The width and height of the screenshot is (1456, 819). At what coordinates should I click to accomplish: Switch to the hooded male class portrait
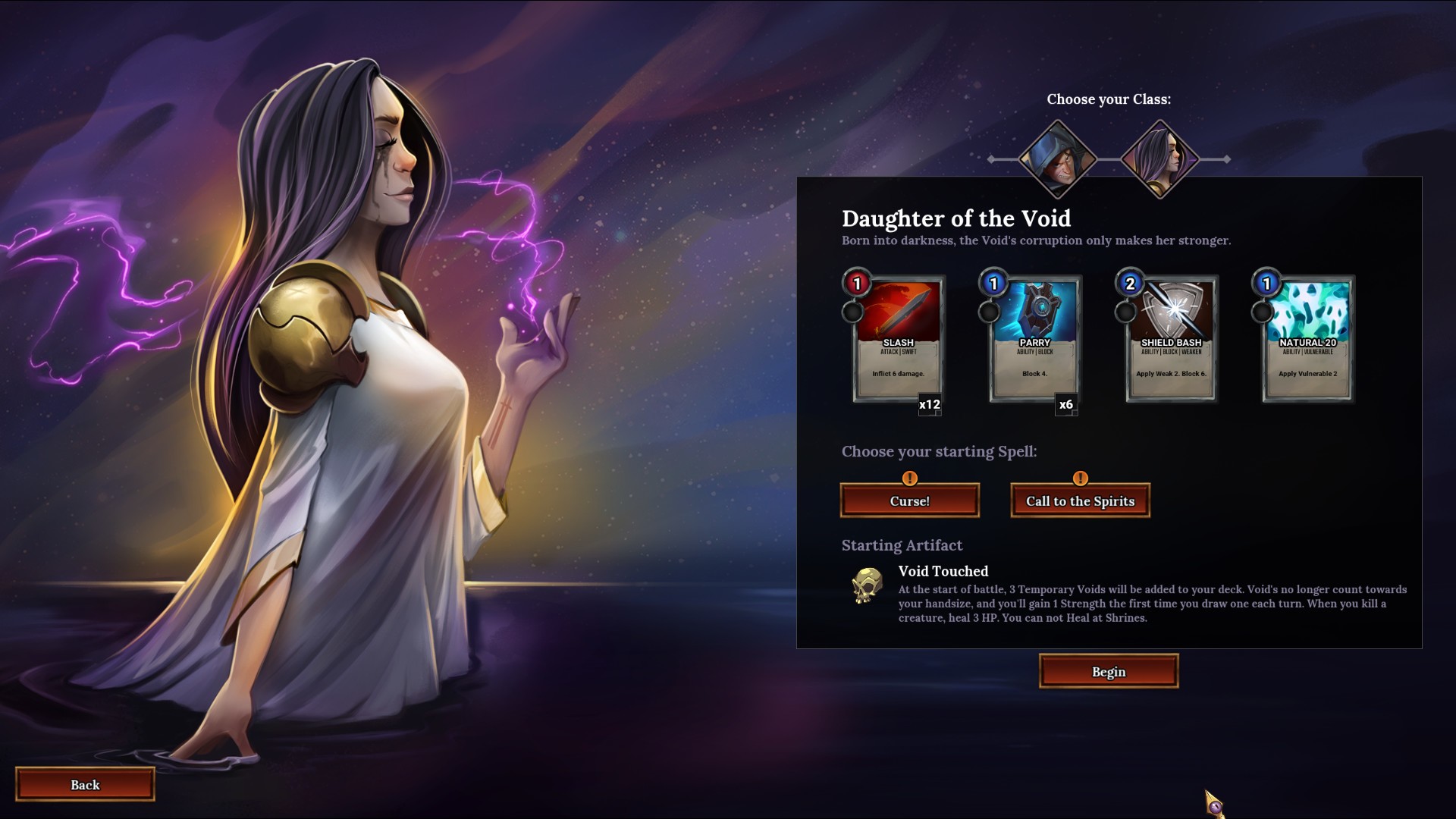(x=1057, y=159)
